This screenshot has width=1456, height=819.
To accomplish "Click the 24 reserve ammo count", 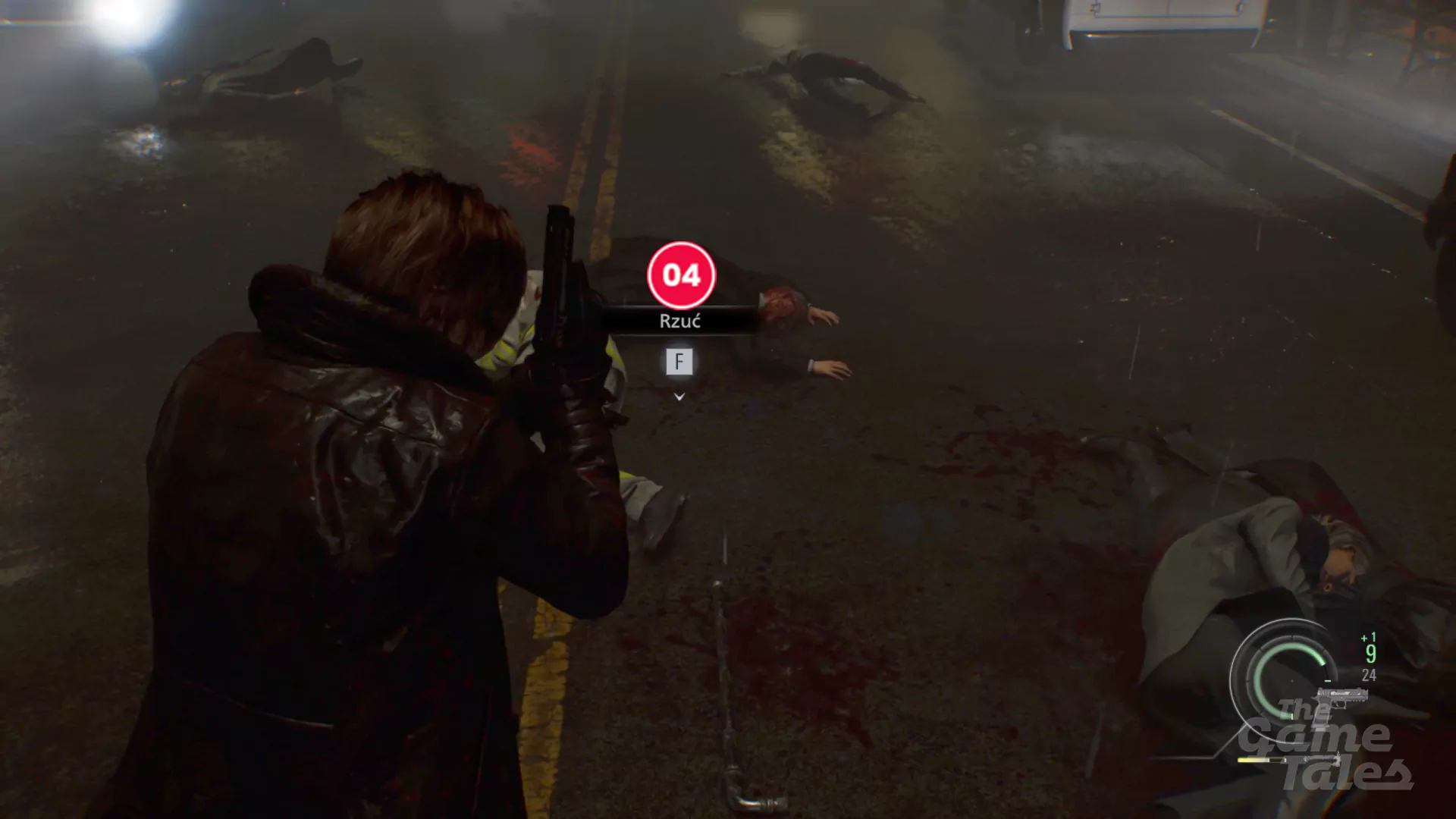I will (1369, 675).
